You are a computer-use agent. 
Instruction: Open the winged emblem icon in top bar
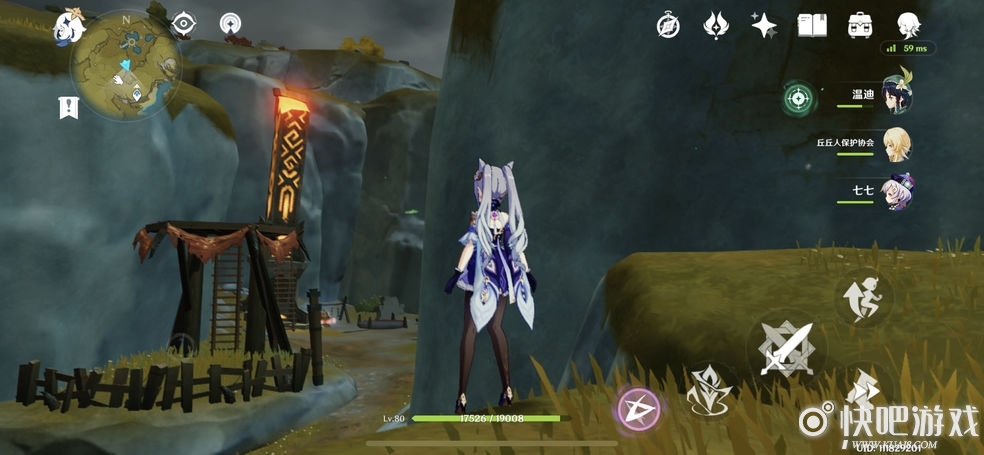point(716,25)
